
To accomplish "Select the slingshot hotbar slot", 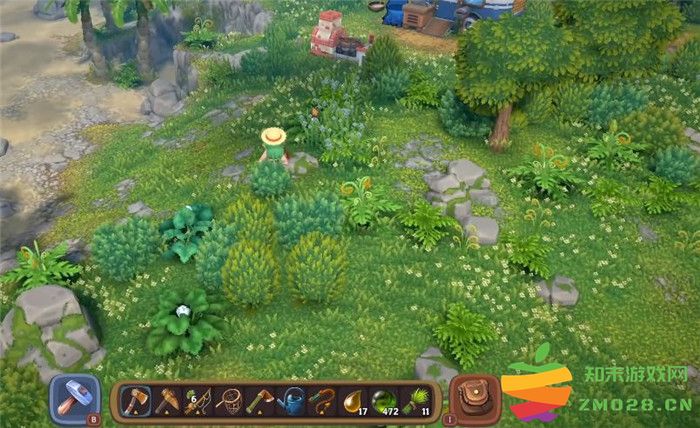I will pos(323,401).
